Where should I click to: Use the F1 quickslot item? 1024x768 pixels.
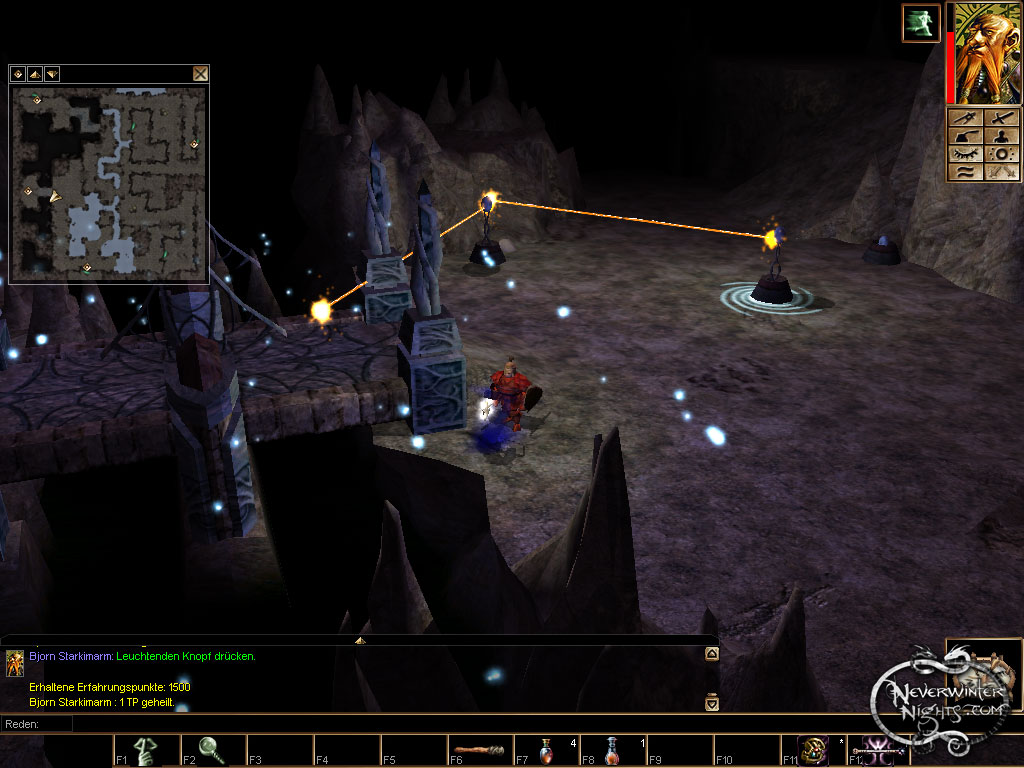146,751
